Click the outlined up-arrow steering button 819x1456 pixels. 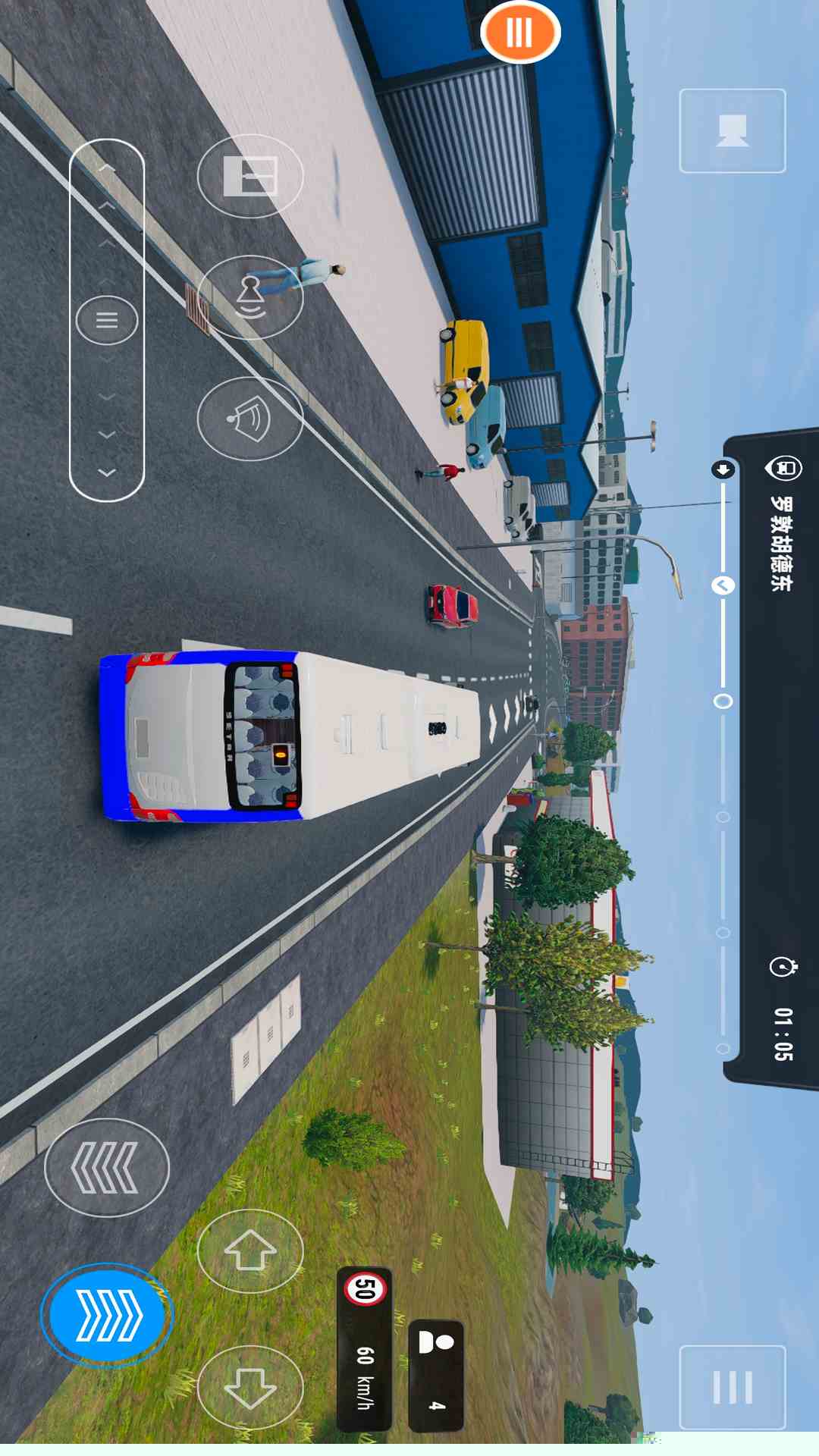(250, 1250)
